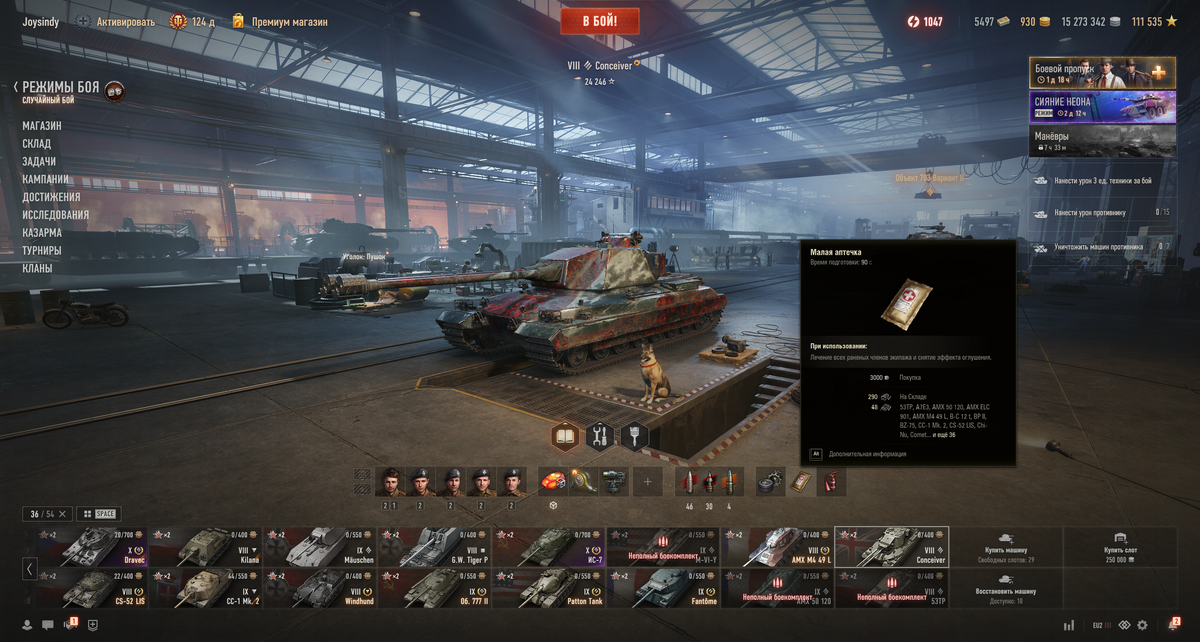Go to the СКЛАД section

(37, 144)
